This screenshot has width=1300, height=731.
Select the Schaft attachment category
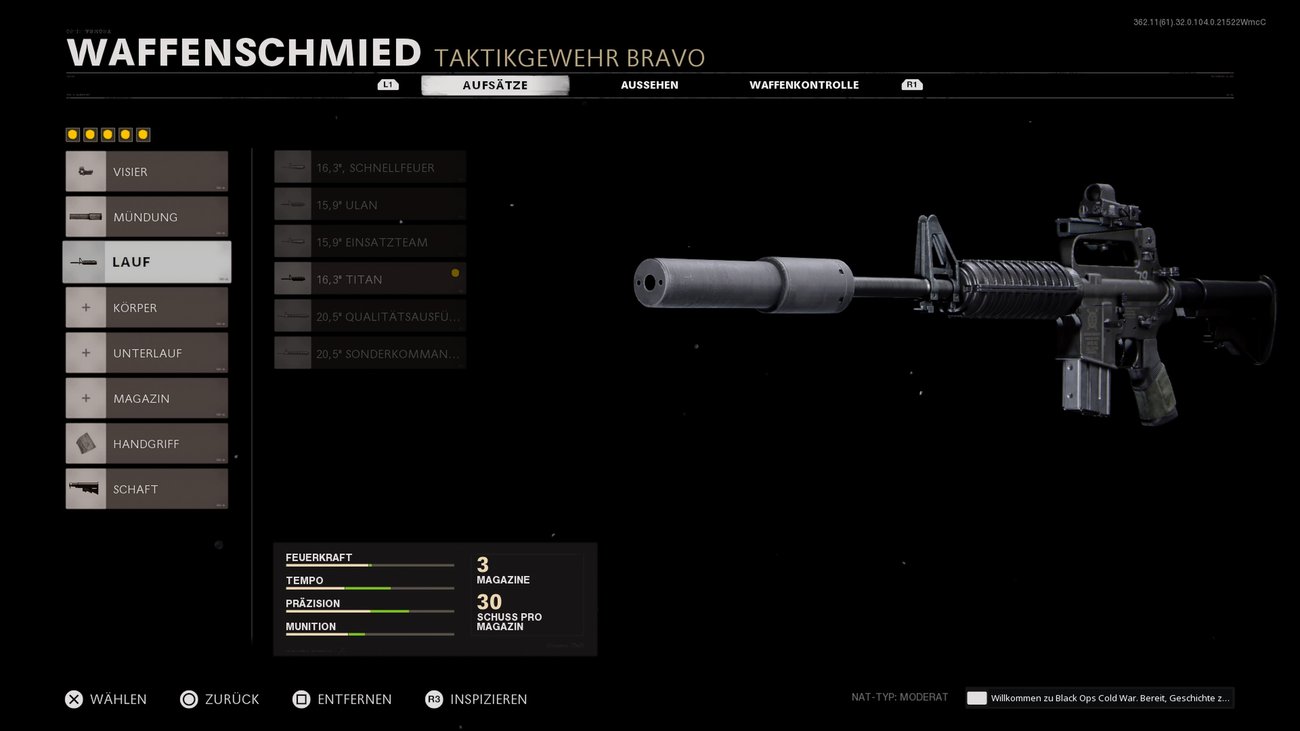(x=147, y=489)
